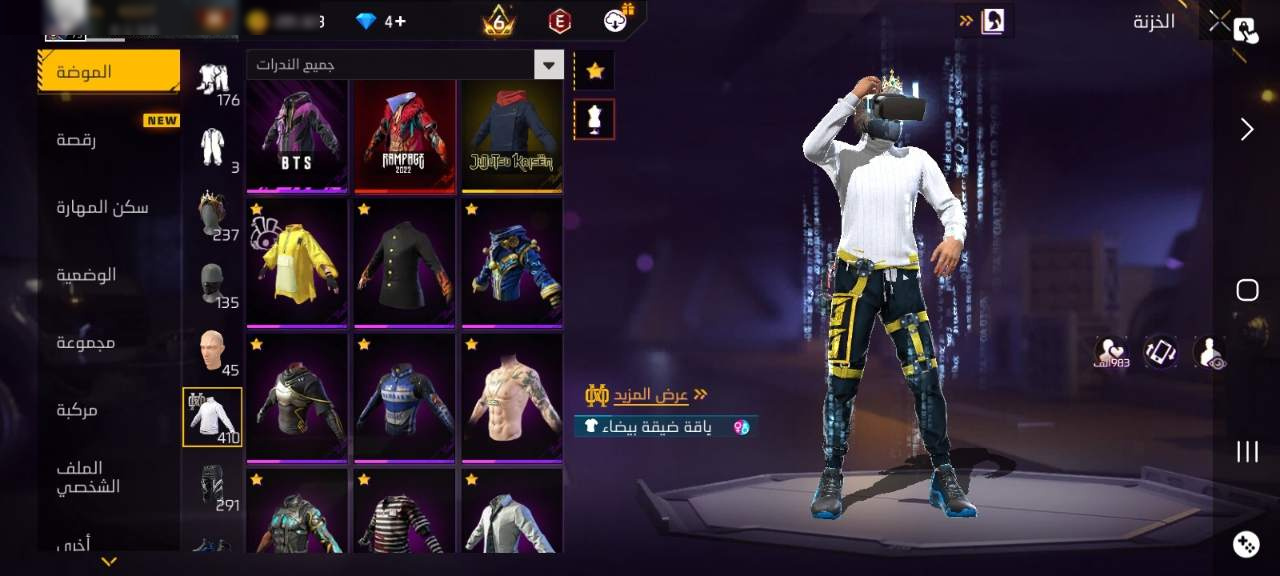Pick the Jujutsu Kaisen hoodie
Image resolution: width=1280 pixels, height=576 pixels.
(x=511, y=135)
